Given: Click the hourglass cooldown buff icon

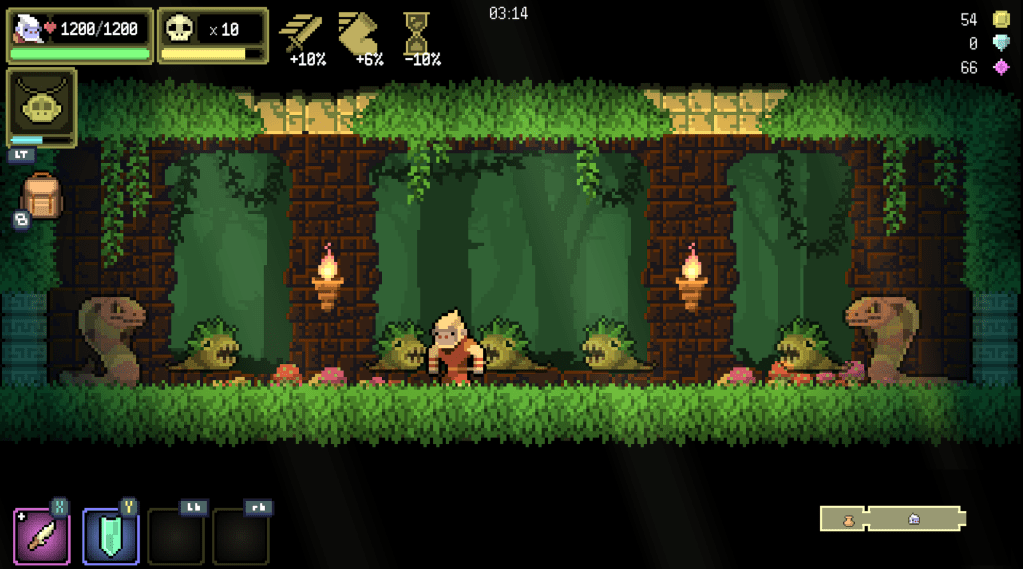Looking at the screenshot, I should 416,32.
